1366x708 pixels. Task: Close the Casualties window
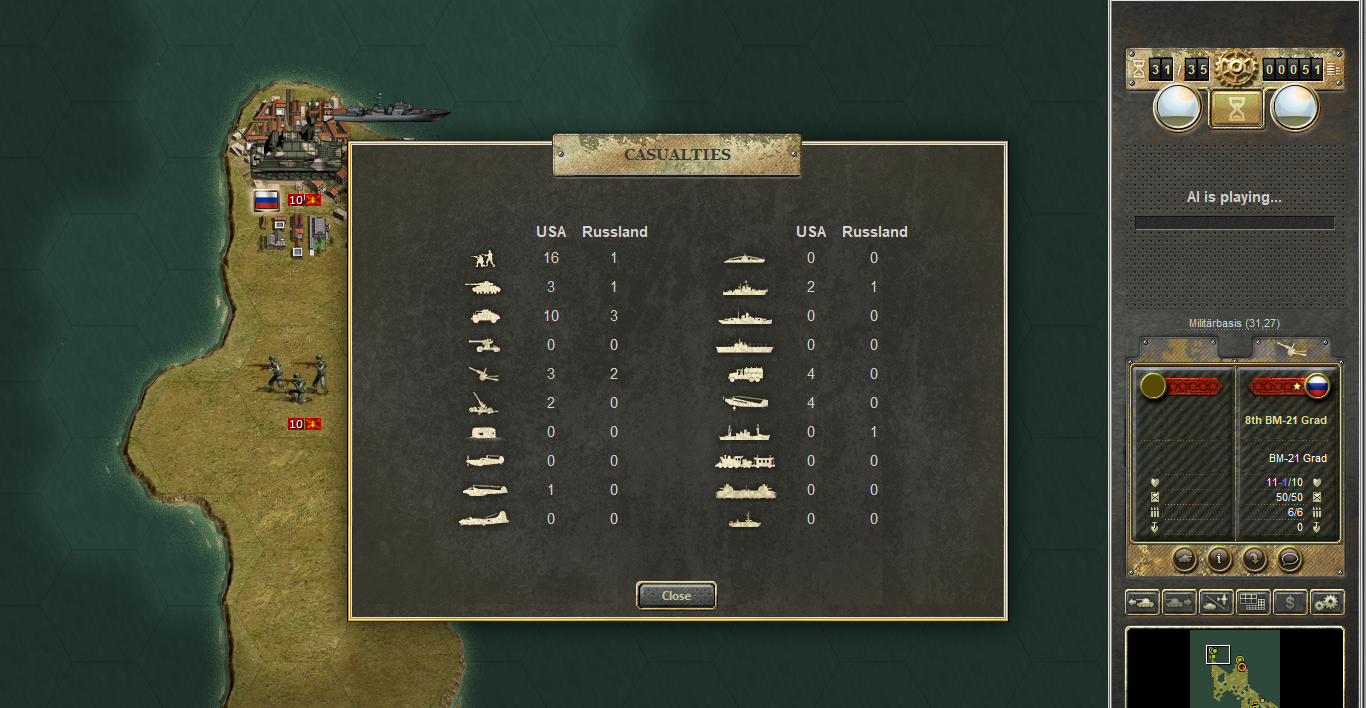pos(676,595)
